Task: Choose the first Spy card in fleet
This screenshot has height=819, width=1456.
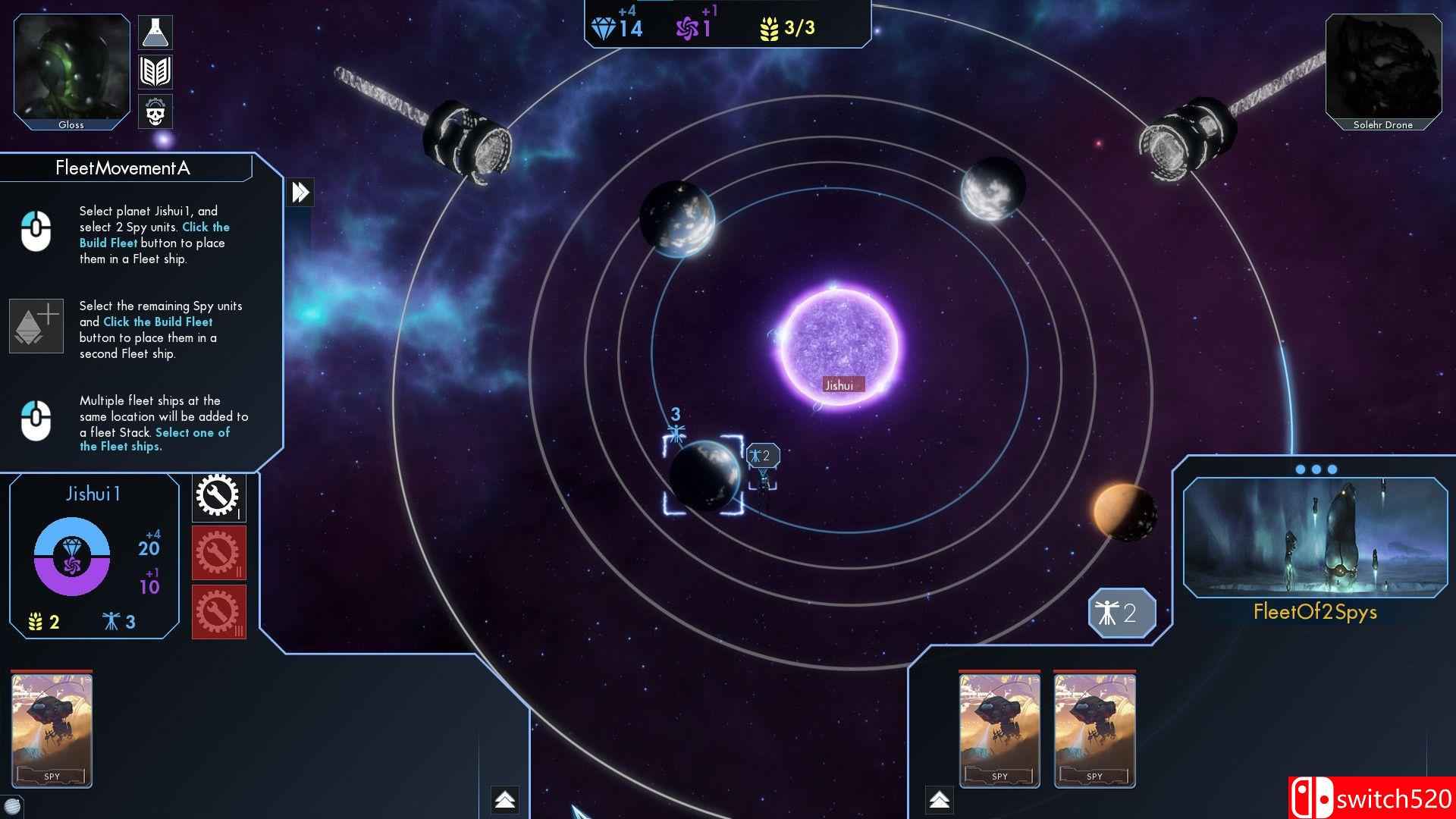Action: tap(999, 730)
